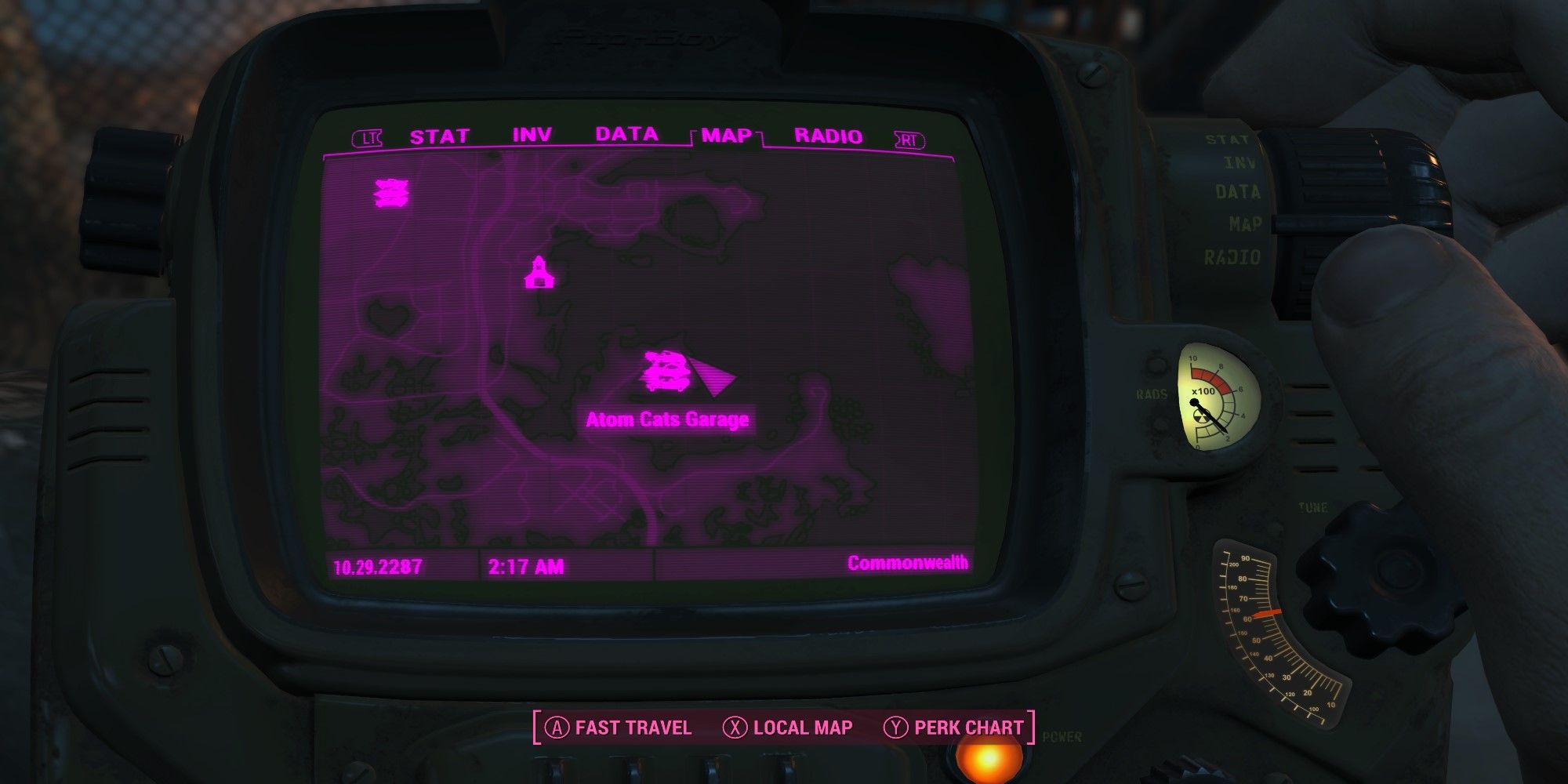
Task: Select the DATA tab
Action: [626, 134]
